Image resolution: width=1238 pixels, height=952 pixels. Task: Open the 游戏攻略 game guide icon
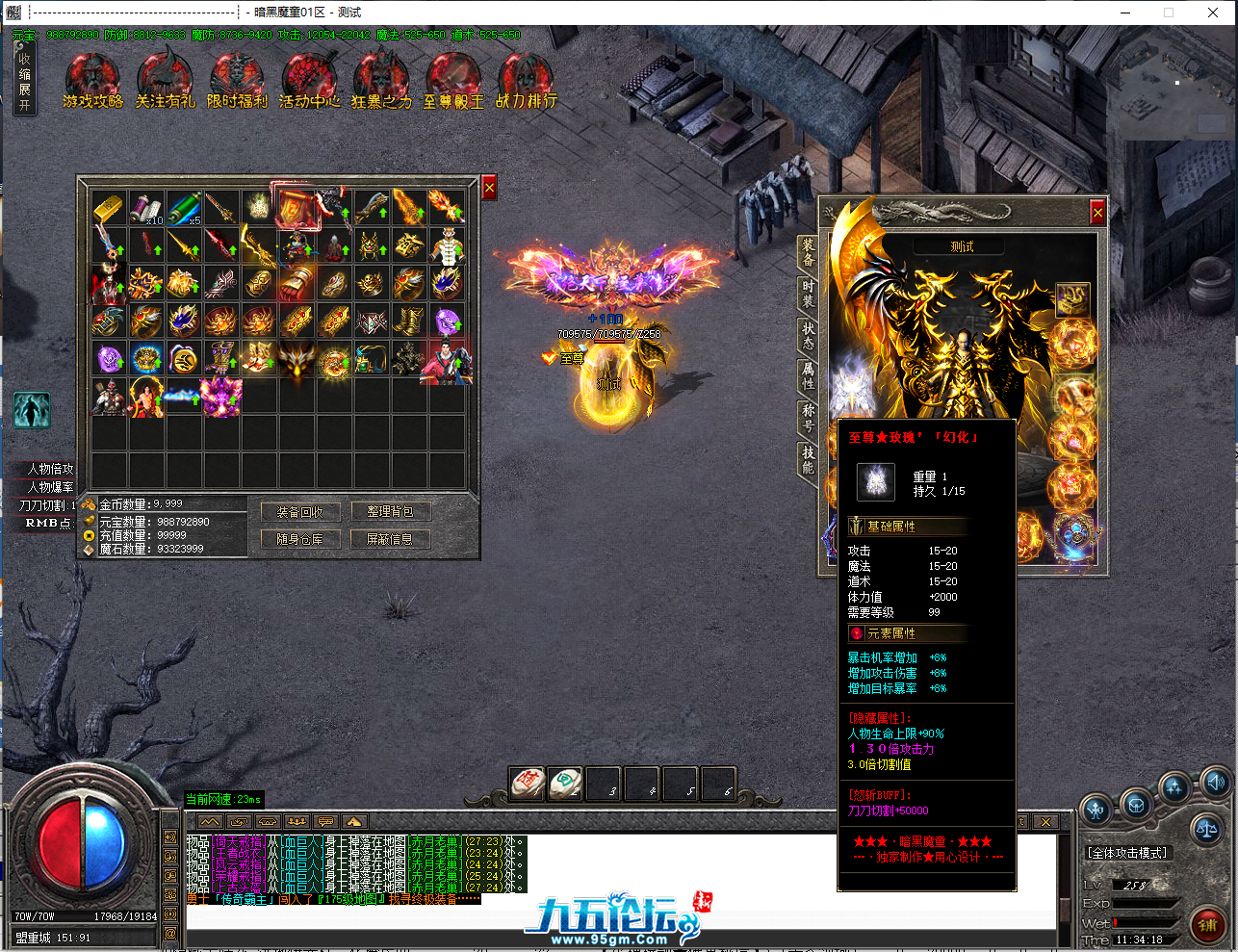(x=92, y=81)
